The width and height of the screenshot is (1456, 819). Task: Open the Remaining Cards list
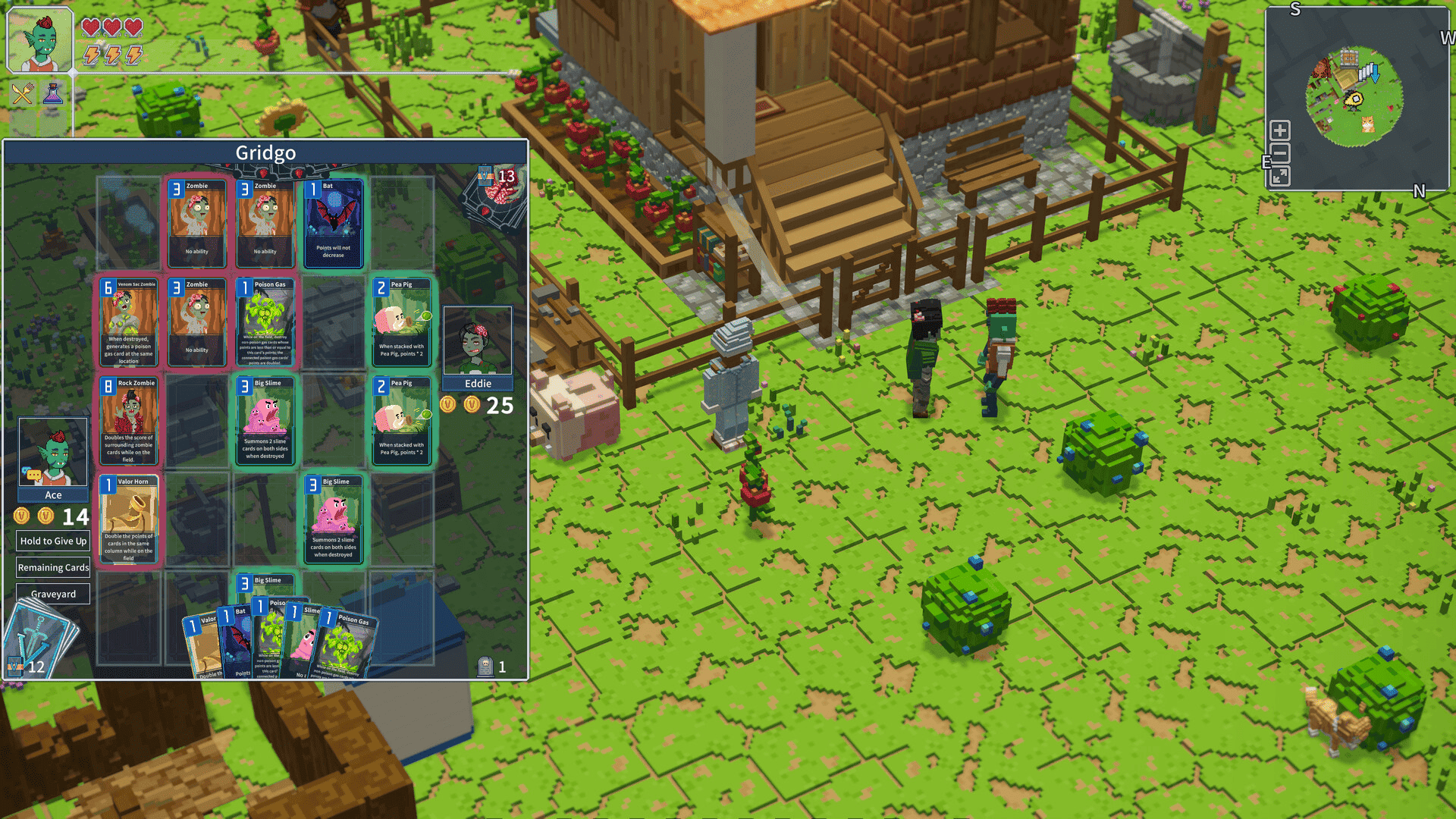[x=52, y=567]
